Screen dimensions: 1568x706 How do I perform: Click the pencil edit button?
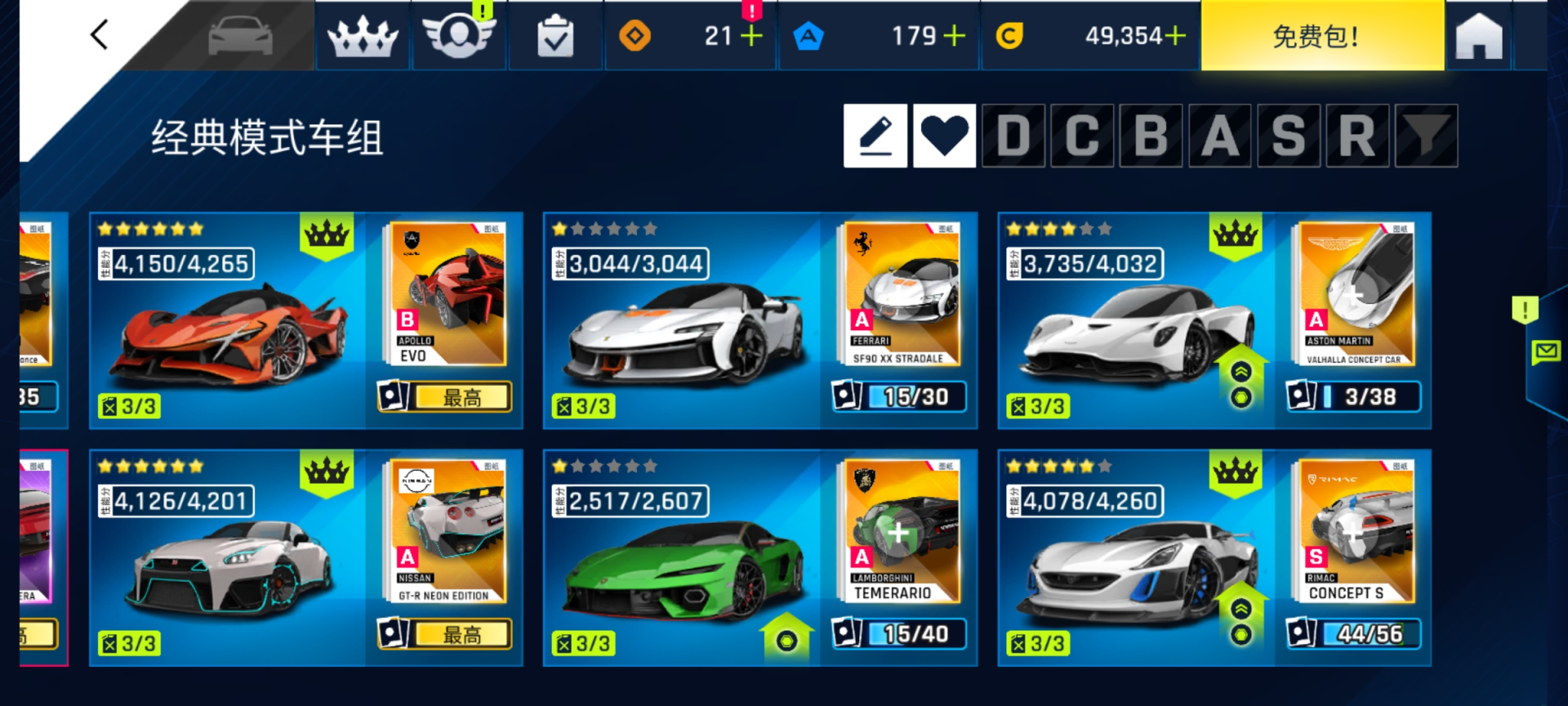point(875,136)
